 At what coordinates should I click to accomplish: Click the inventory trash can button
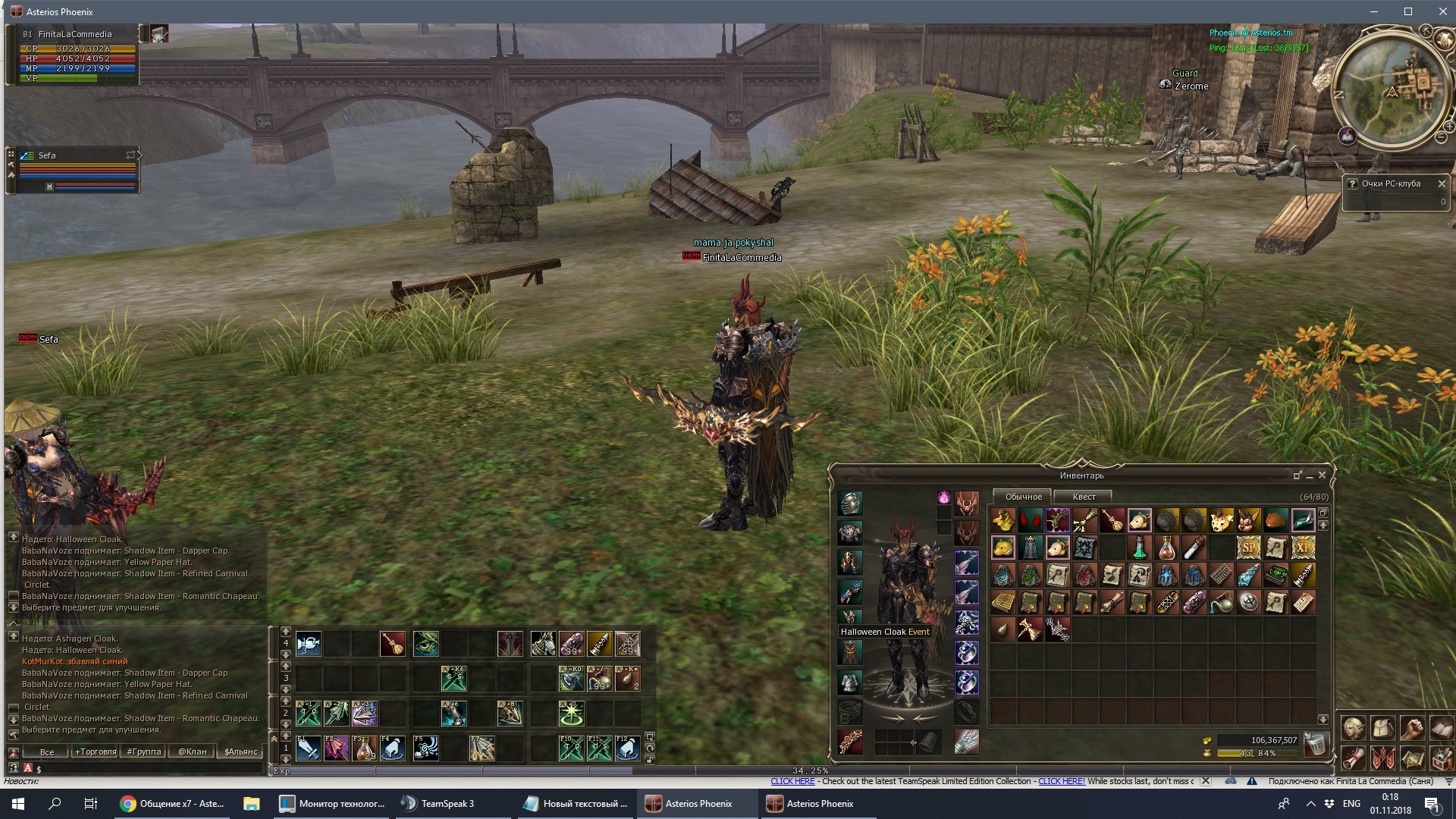coord(1316,744)
